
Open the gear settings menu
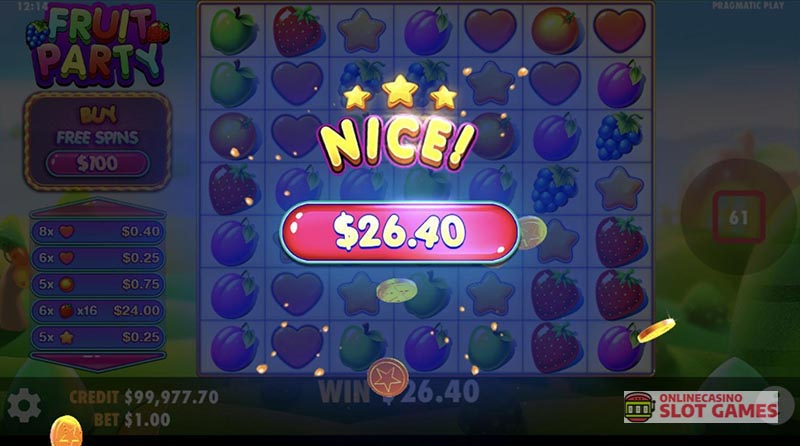coord(24,405)
